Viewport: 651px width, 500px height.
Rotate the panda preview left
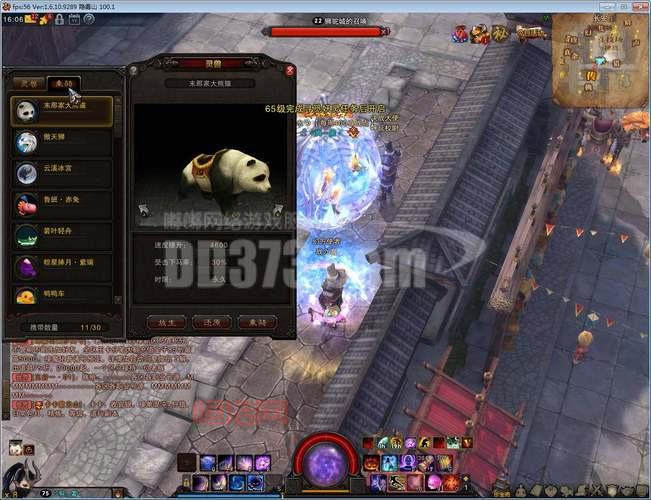pos(145,211)
